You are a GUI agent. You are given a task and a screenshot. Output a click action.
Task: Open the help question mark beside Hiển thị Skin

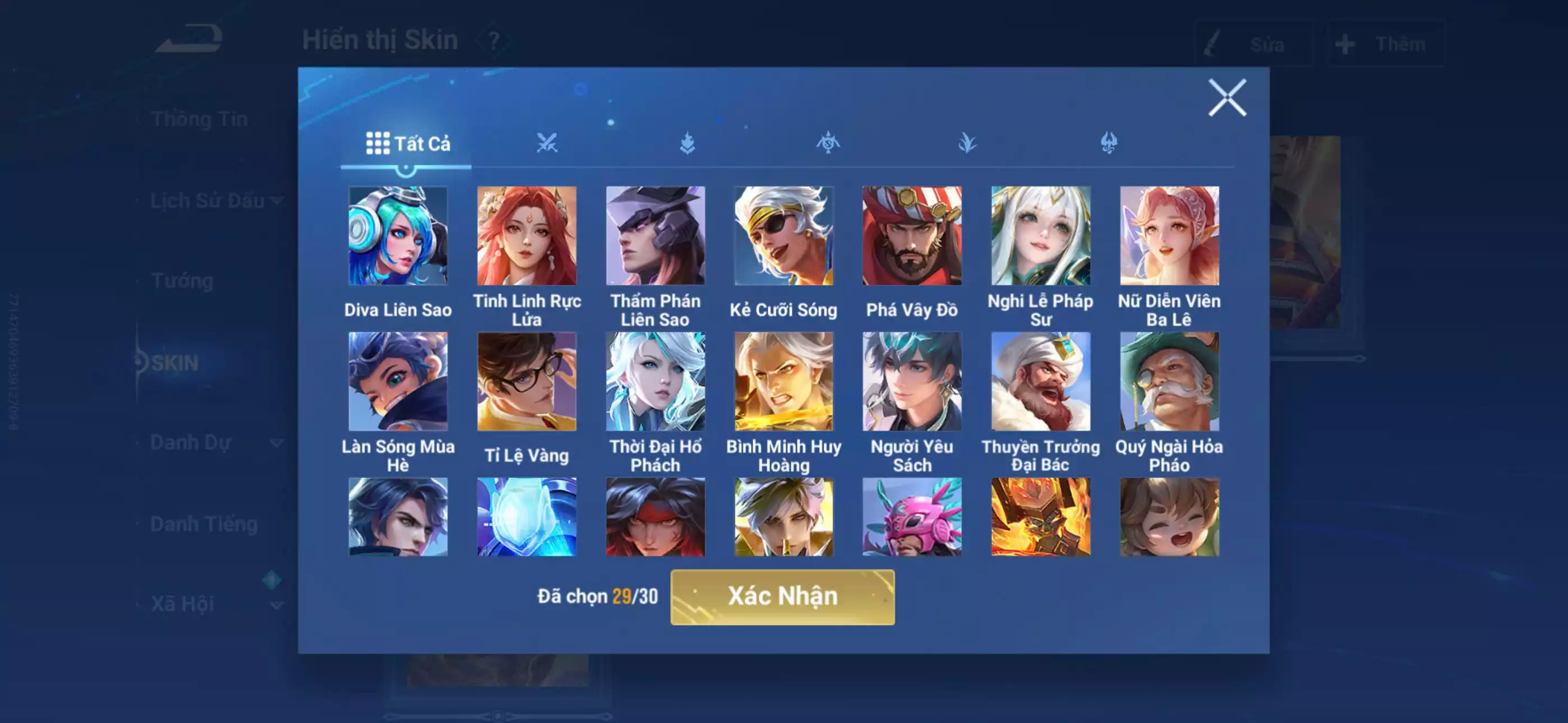(x=494, y=41)
